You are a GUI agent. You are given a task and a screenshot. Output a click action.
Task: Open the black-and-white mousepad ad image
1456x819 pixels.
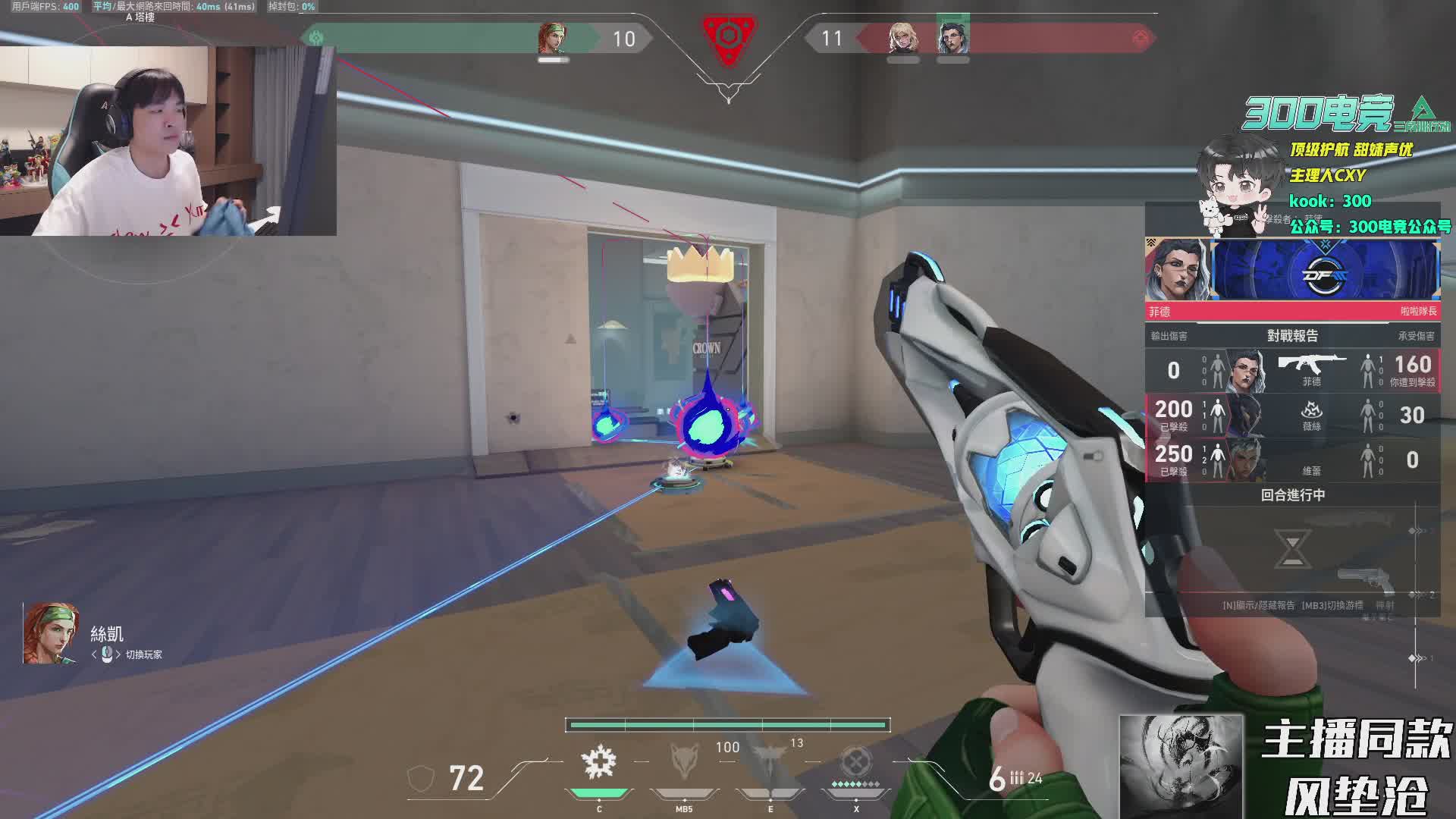(x=1181, y=766)
